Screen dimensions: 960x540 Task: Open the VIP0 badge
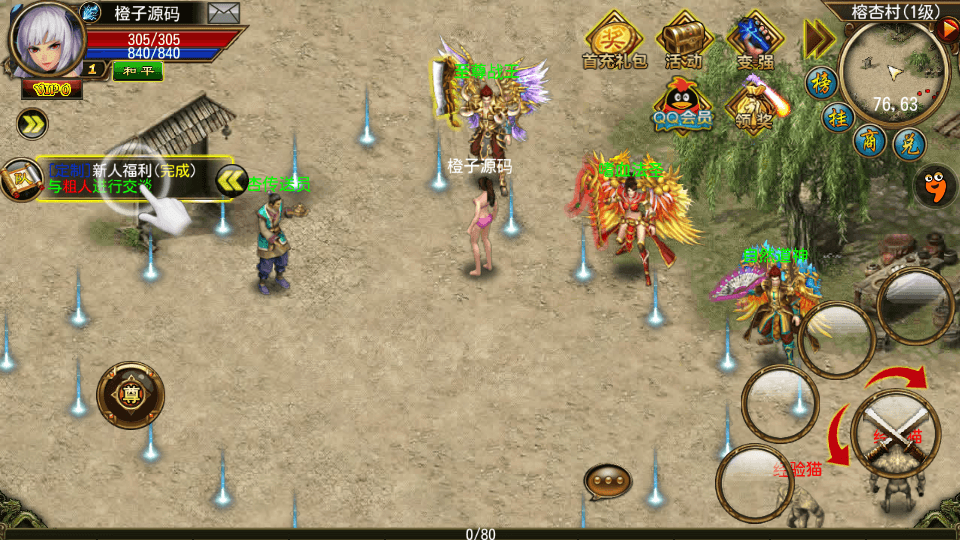tap(52, 89)
